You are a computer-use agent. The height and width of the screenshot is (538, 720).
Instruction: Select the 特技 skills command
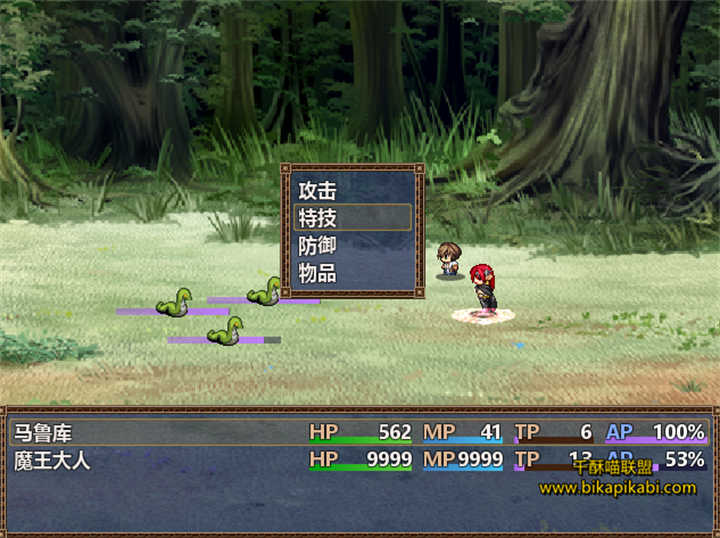352,217
